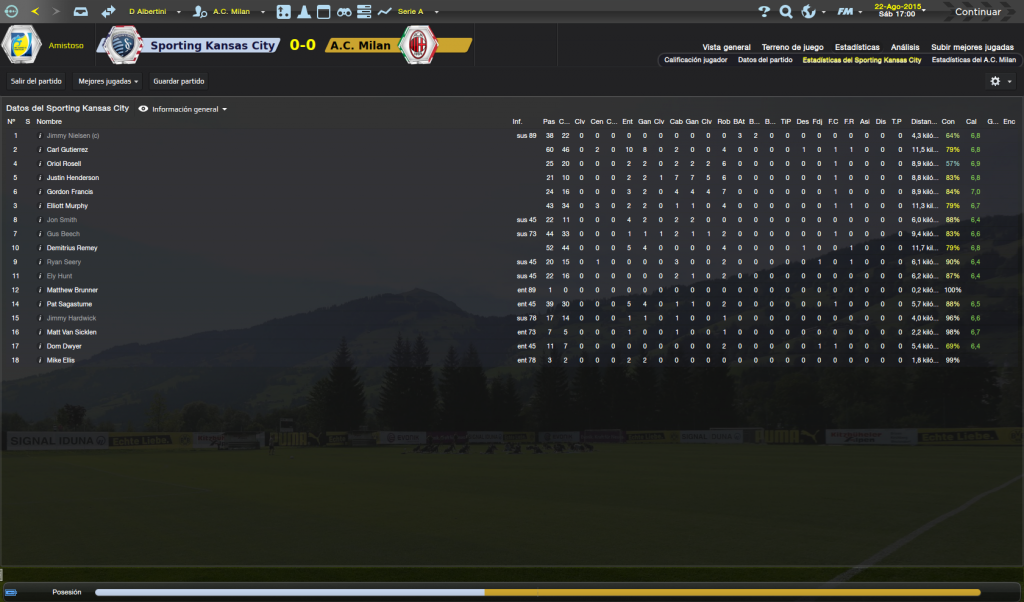
Task: Show the Calificación jugador sub-tab
Action: point(696,60)
